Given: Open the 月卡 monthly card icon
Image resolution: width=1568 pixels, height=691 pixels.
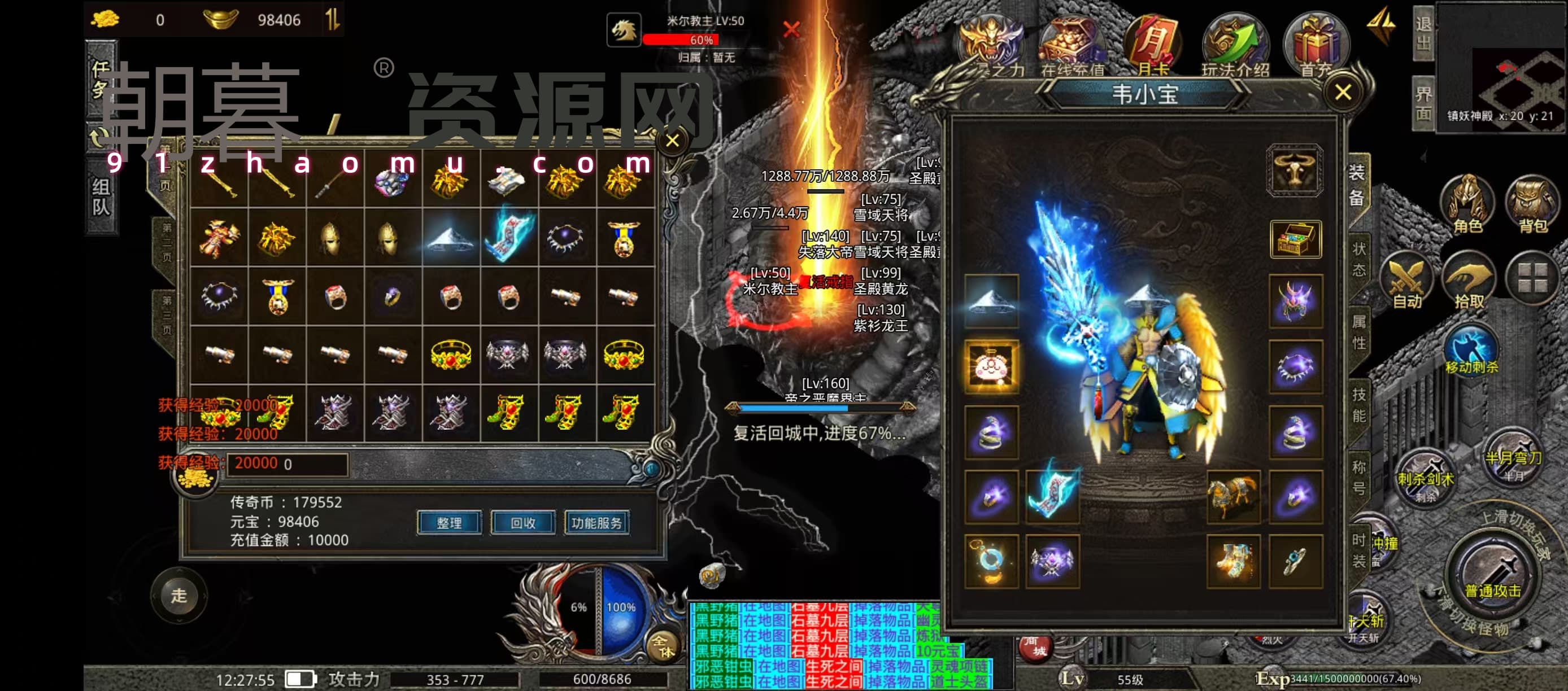Looking at the screenshot, I should (x=1152, y=46).
